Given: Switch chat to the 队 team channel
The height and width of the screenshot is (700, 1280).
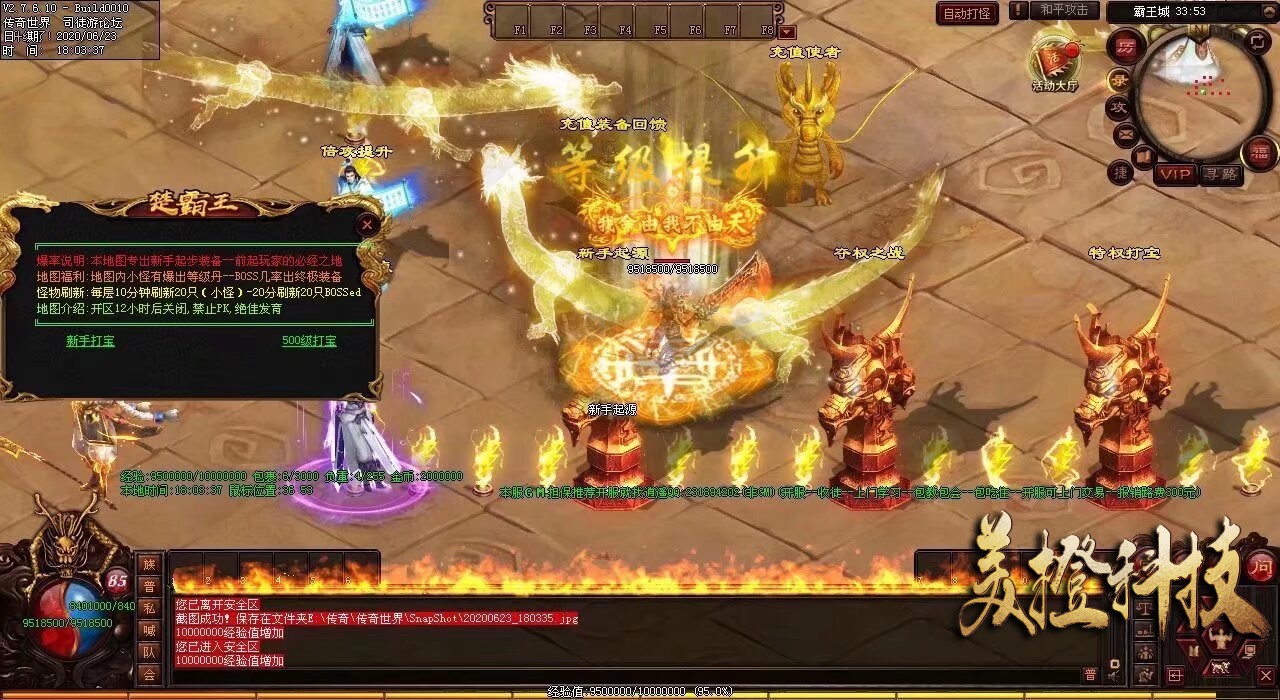Looking at the screenshot, I should point(148,652).
